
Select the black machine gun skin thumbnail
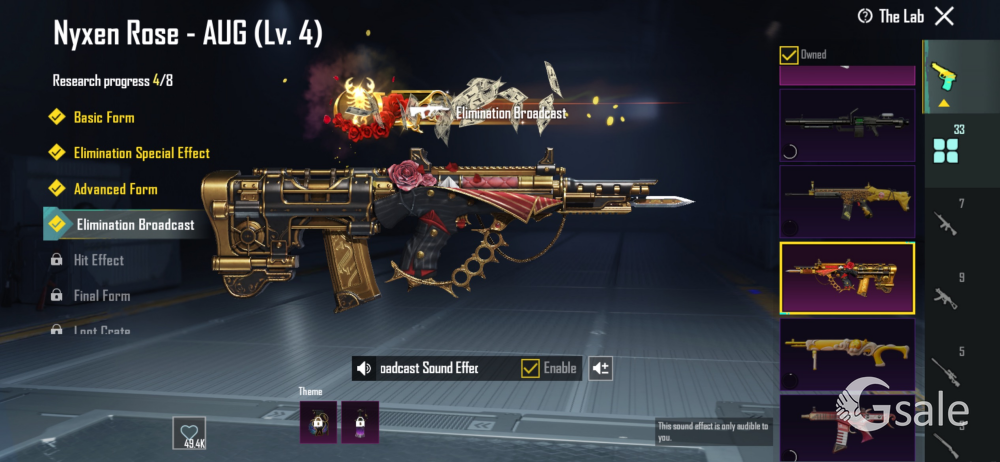pos(847,125)
